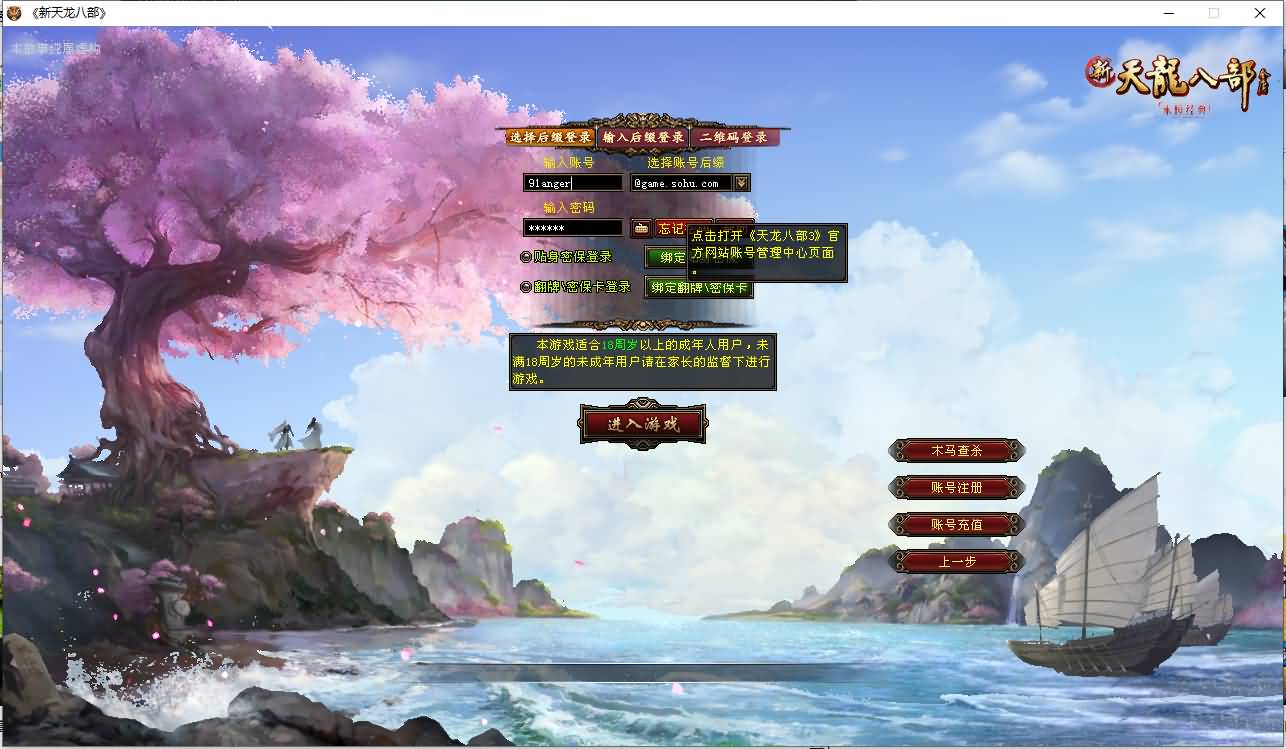Viewport: 1286px width, 749px height.
Task: Enable 翻牌\密保卡登录 option
Action: coord(527,285)
